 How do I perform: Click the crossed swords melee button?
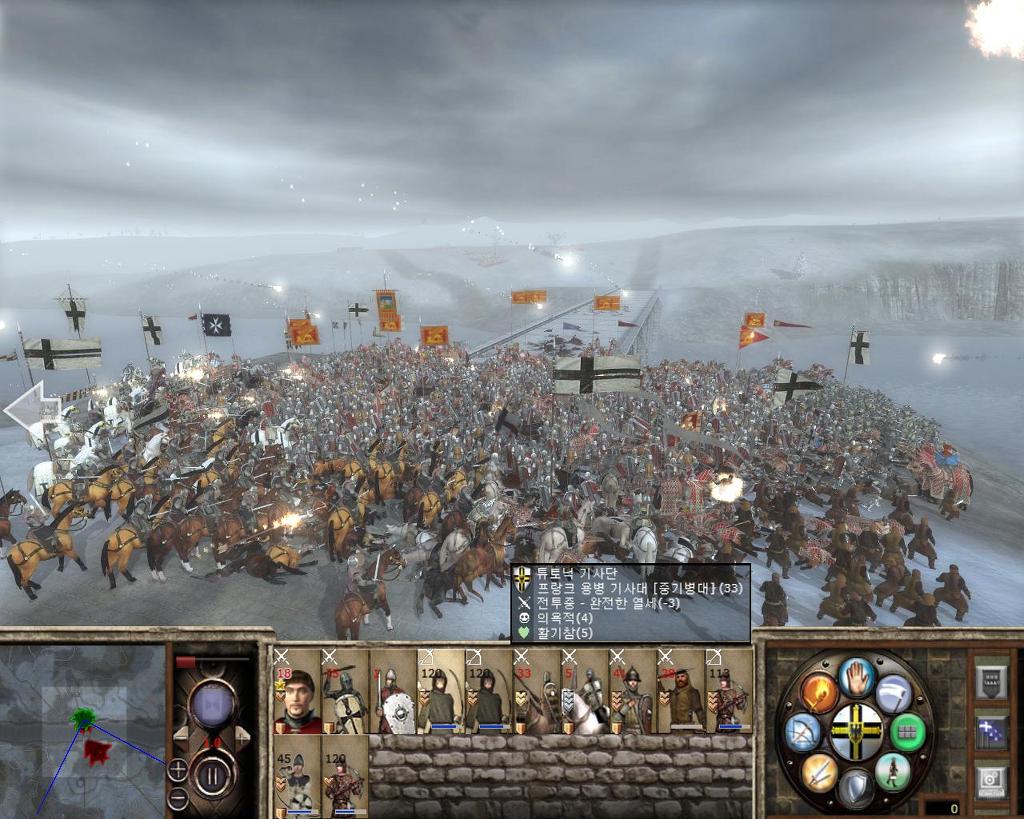(x=819, y=772)
